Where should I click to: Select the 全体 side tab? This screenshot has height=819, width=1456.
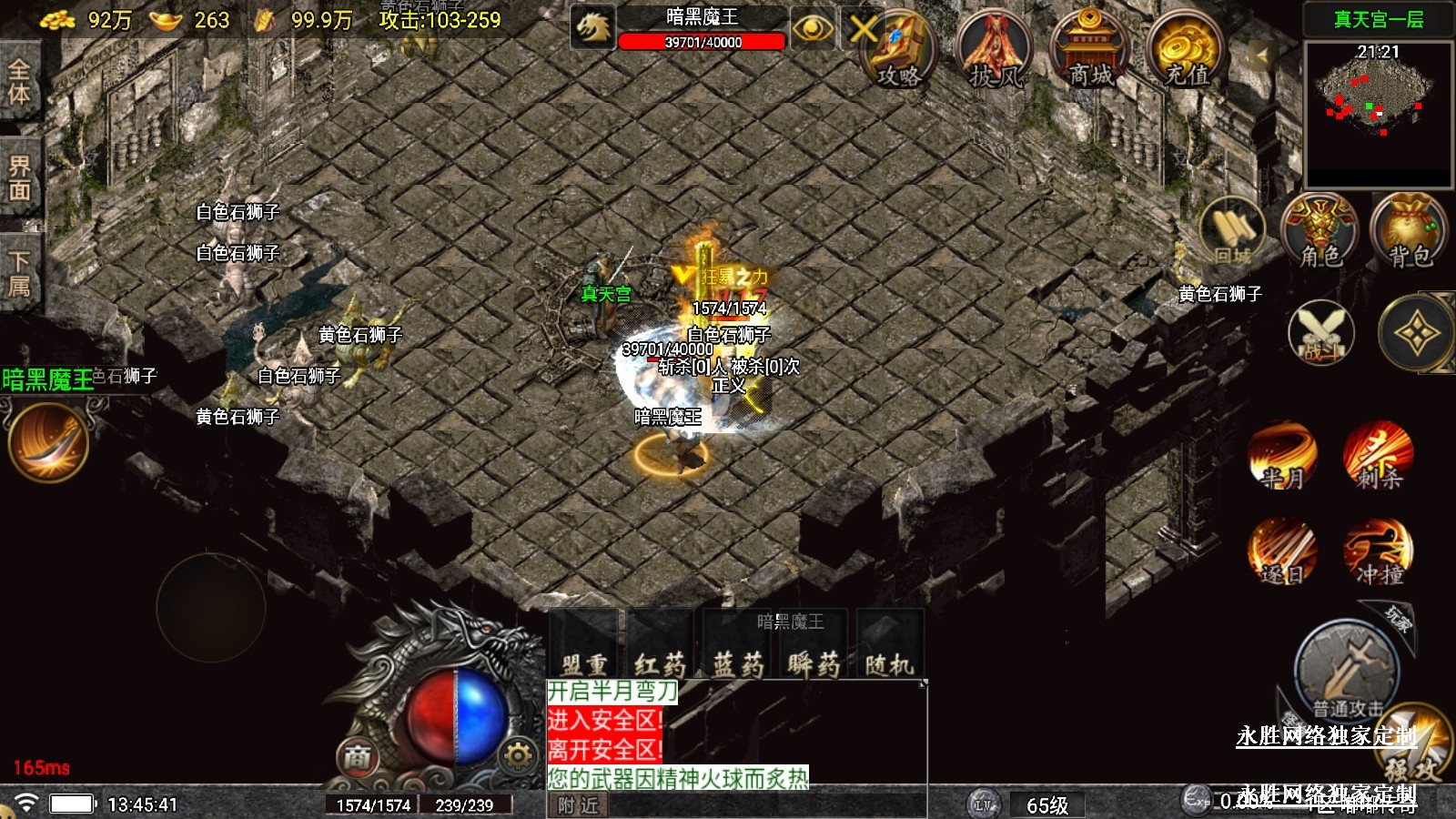tap(19, 82)
